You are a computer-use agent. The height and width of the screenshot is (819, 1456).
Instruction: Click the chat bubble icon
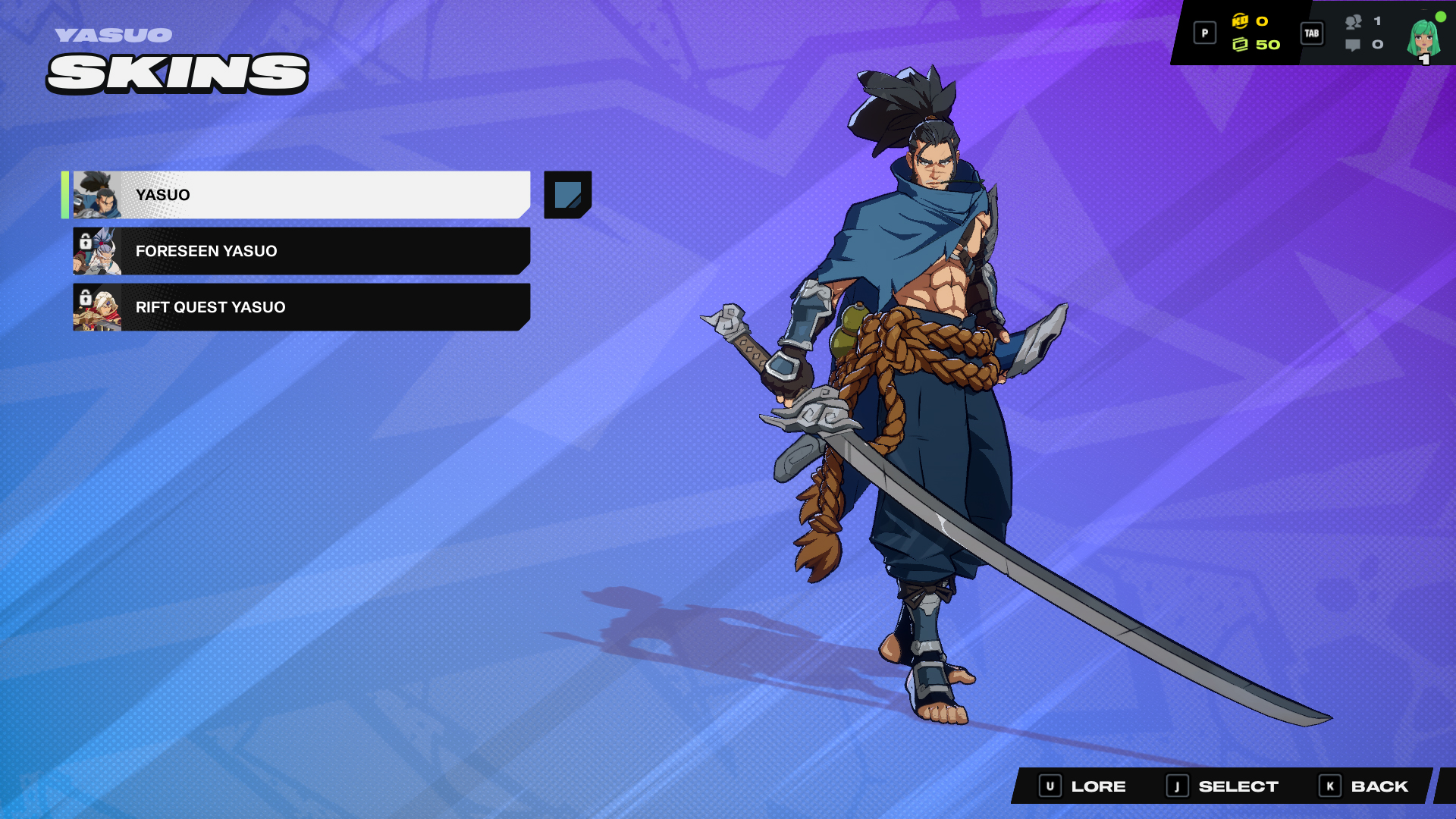tap(1354, 45)
